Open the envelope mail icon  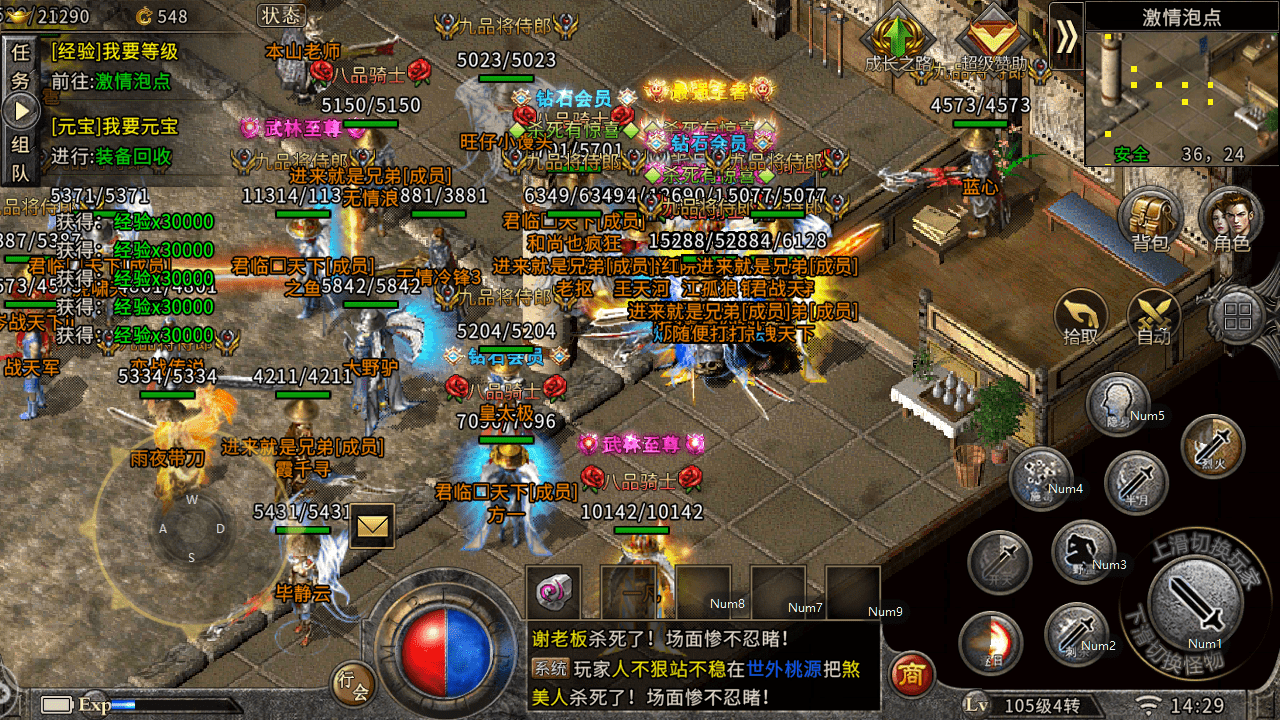371,526
